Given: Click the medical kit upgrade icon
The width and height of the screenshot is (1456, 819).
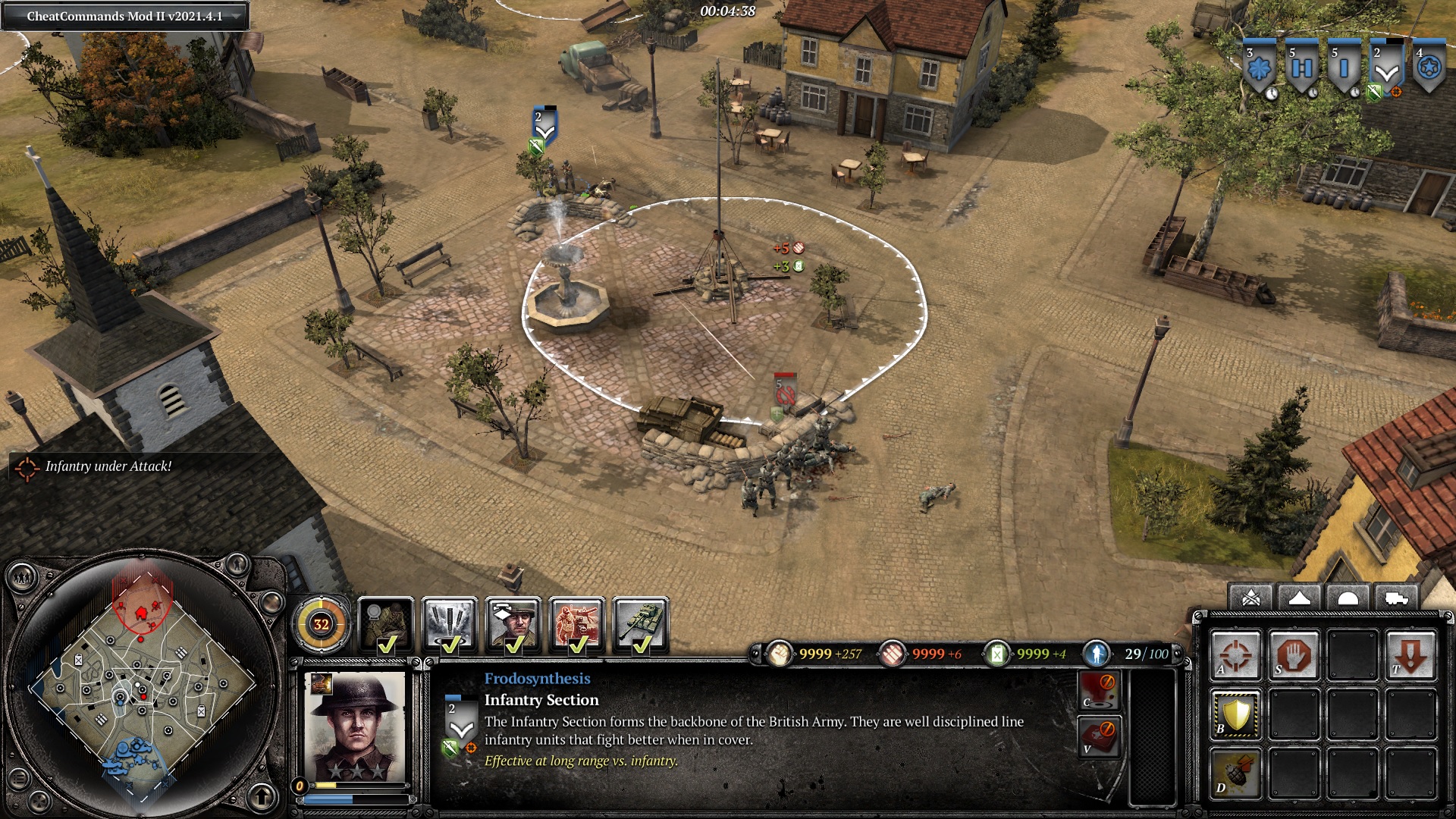Looking at the screenshot, I should tap(1099, 736).
